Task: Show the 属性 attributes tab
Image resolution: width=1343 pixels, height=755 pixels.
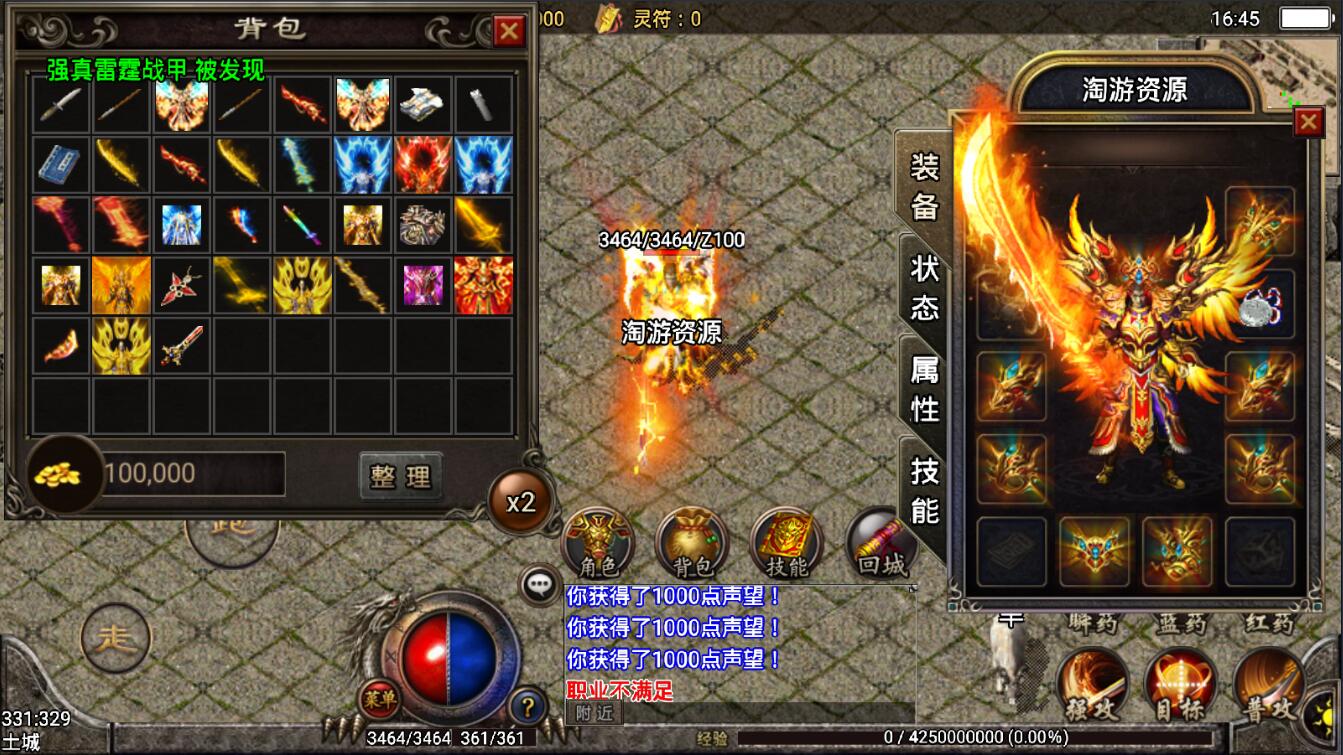Action: coord(925,388)
